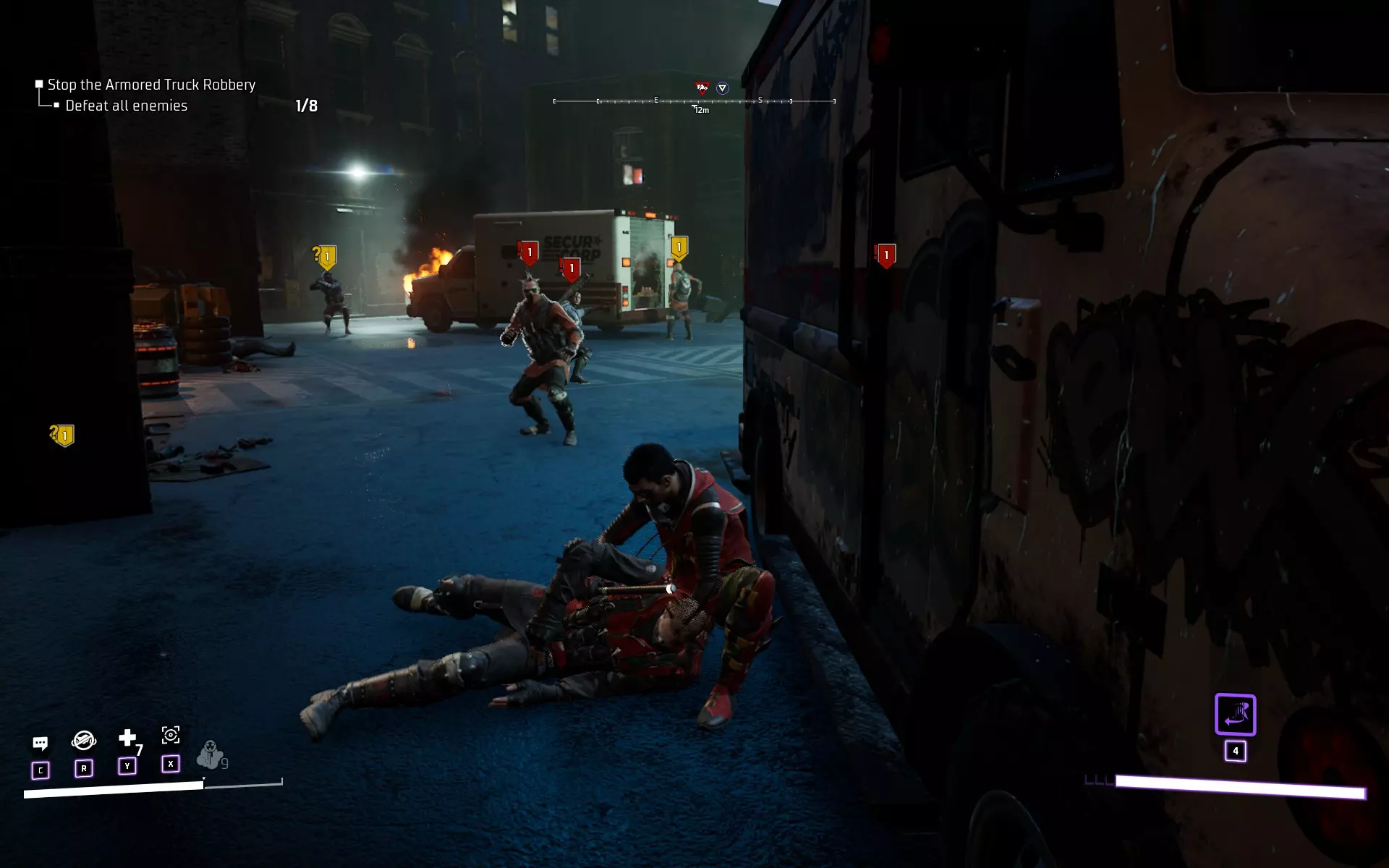Screen dimensions: 1389x868
Task: Select the blue circled waypoint marker on compass
Action: pyautogui.click(x=722, y=88)
